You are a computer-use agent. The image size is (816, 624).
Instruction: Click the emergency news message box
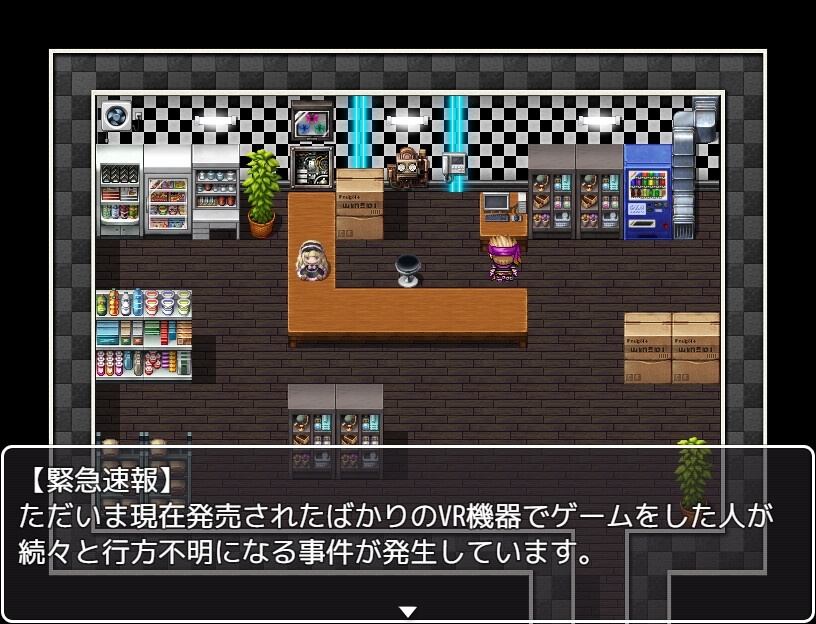click(x=407, y=532)
